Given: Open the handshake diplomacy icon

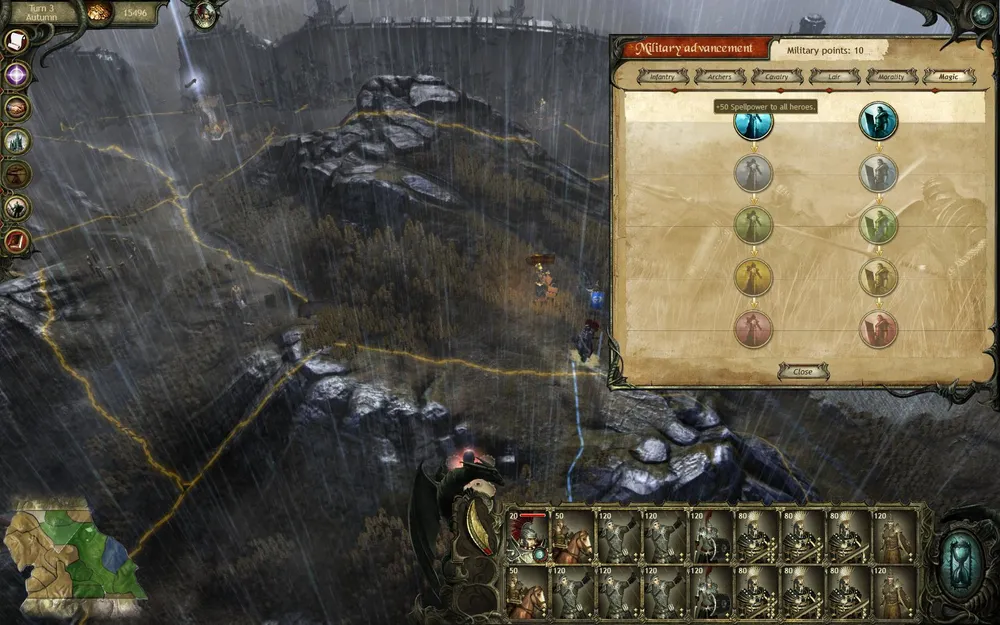Looking at the screenshot, I should 17,107.
